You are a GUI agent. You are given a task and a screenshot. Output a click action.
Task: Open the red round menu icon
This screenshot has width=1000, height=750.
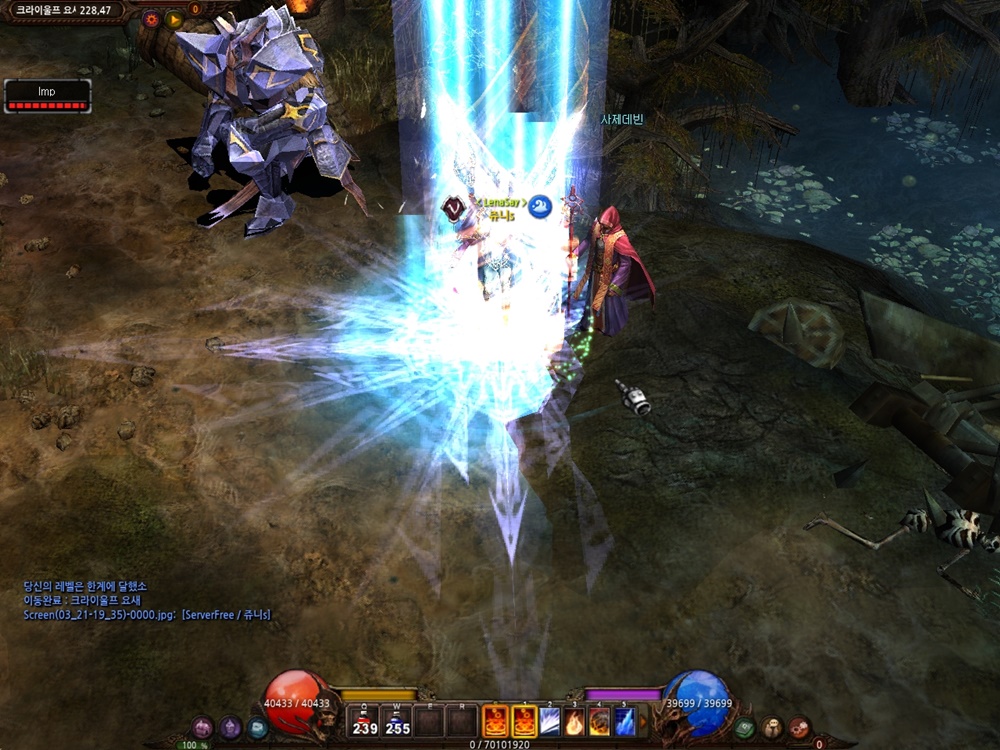798,728
